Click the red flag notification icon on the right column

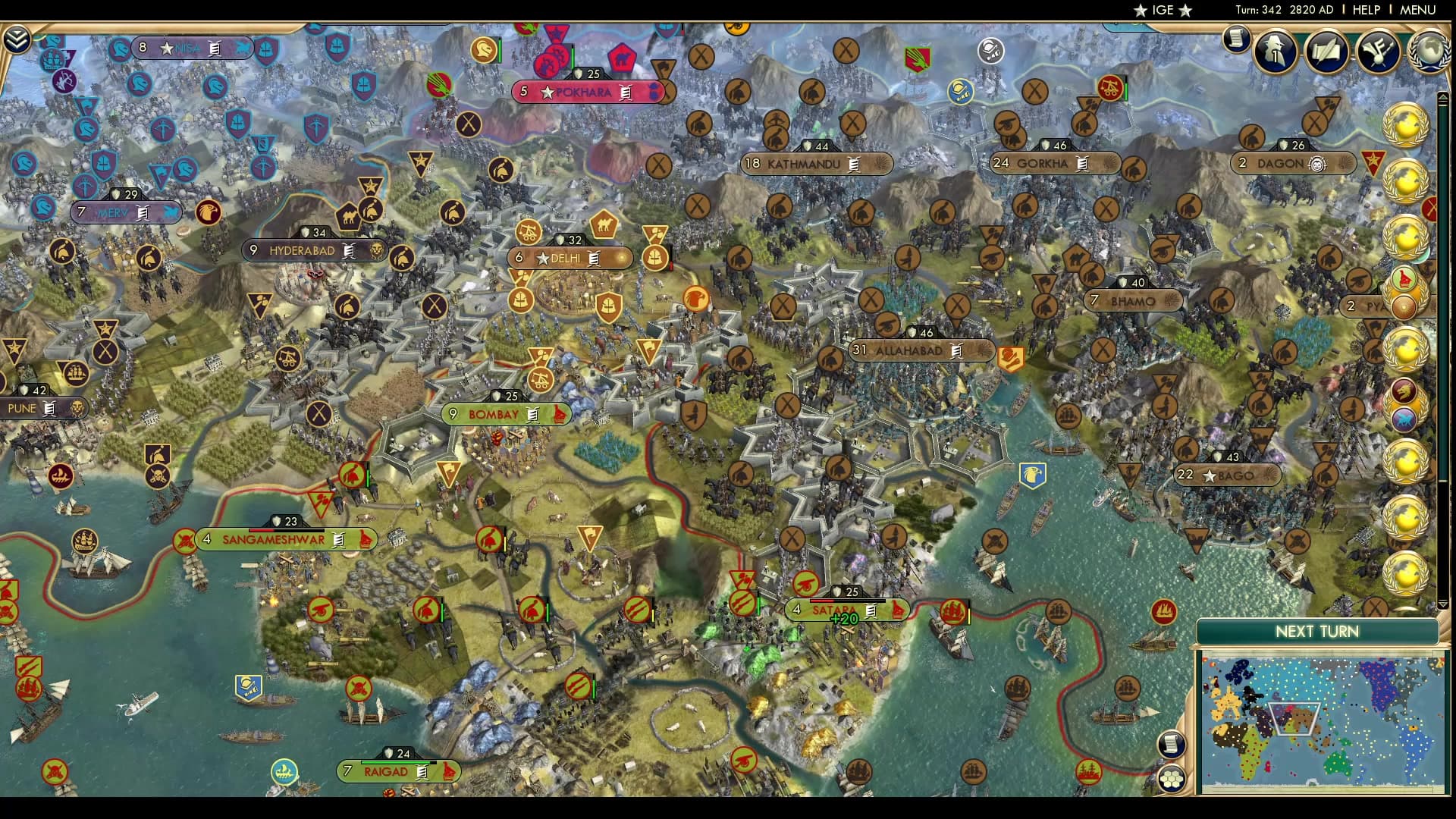[1405, 280]
